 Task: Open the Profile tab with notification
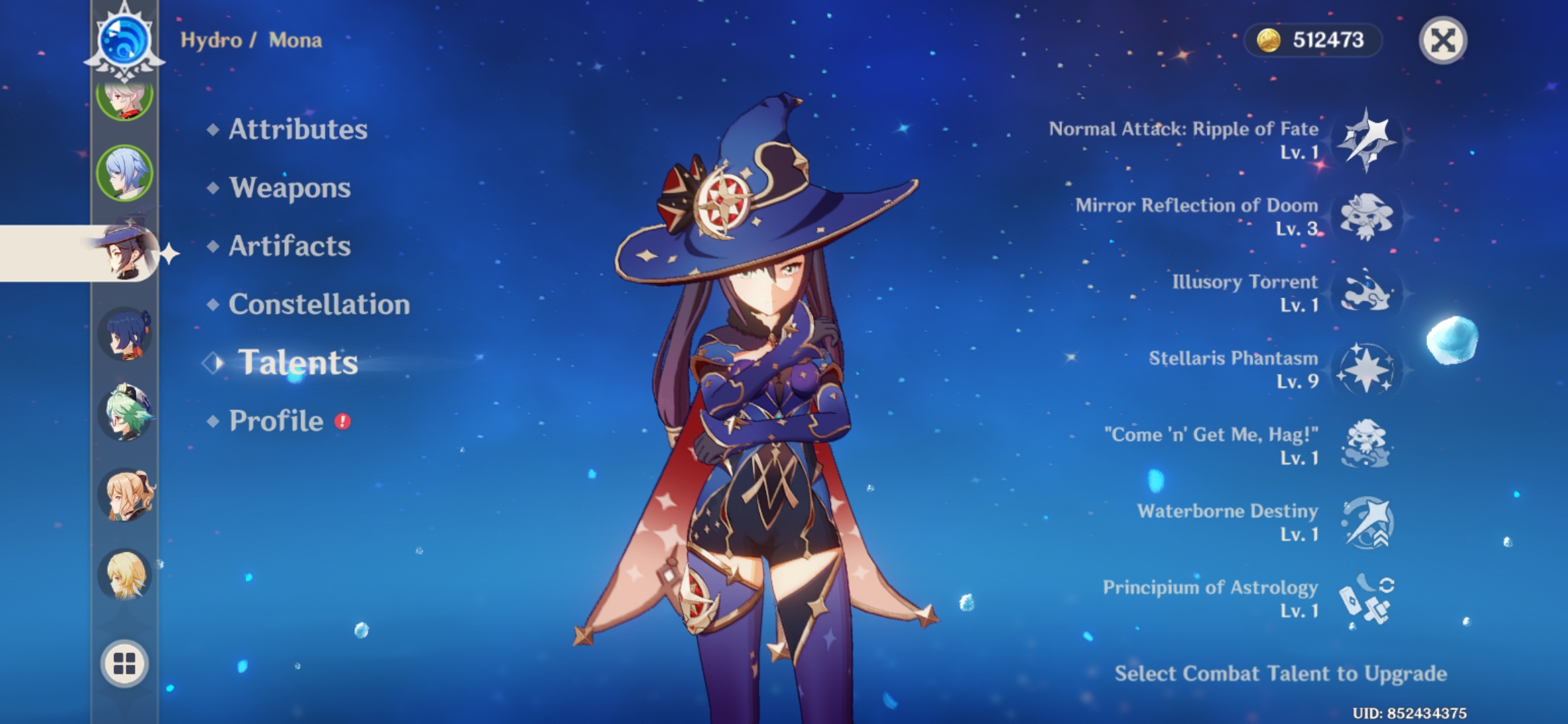pyautogui.click(x=276, y=421)
